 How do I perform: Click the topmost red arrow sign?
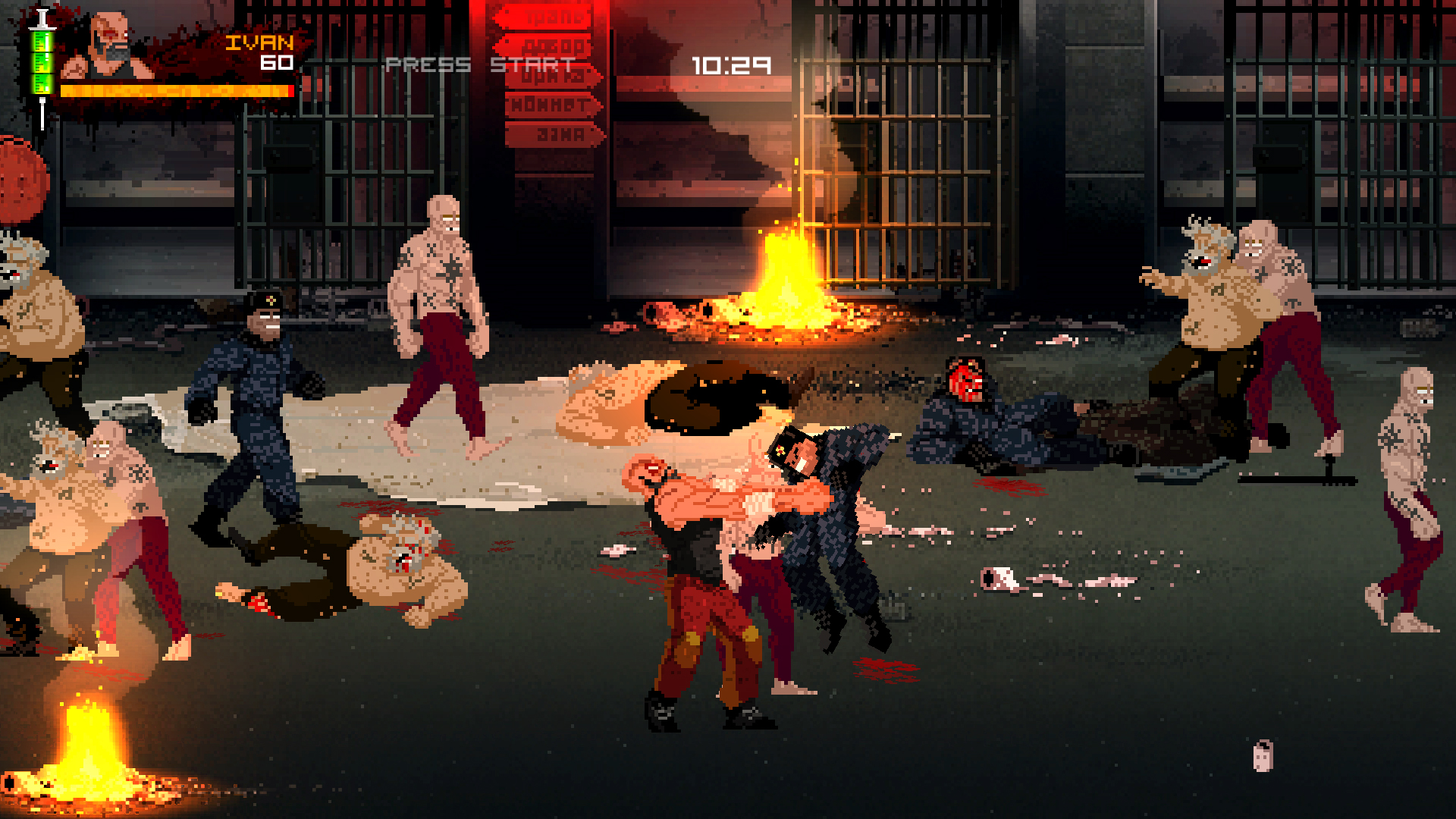pos(544,15)
